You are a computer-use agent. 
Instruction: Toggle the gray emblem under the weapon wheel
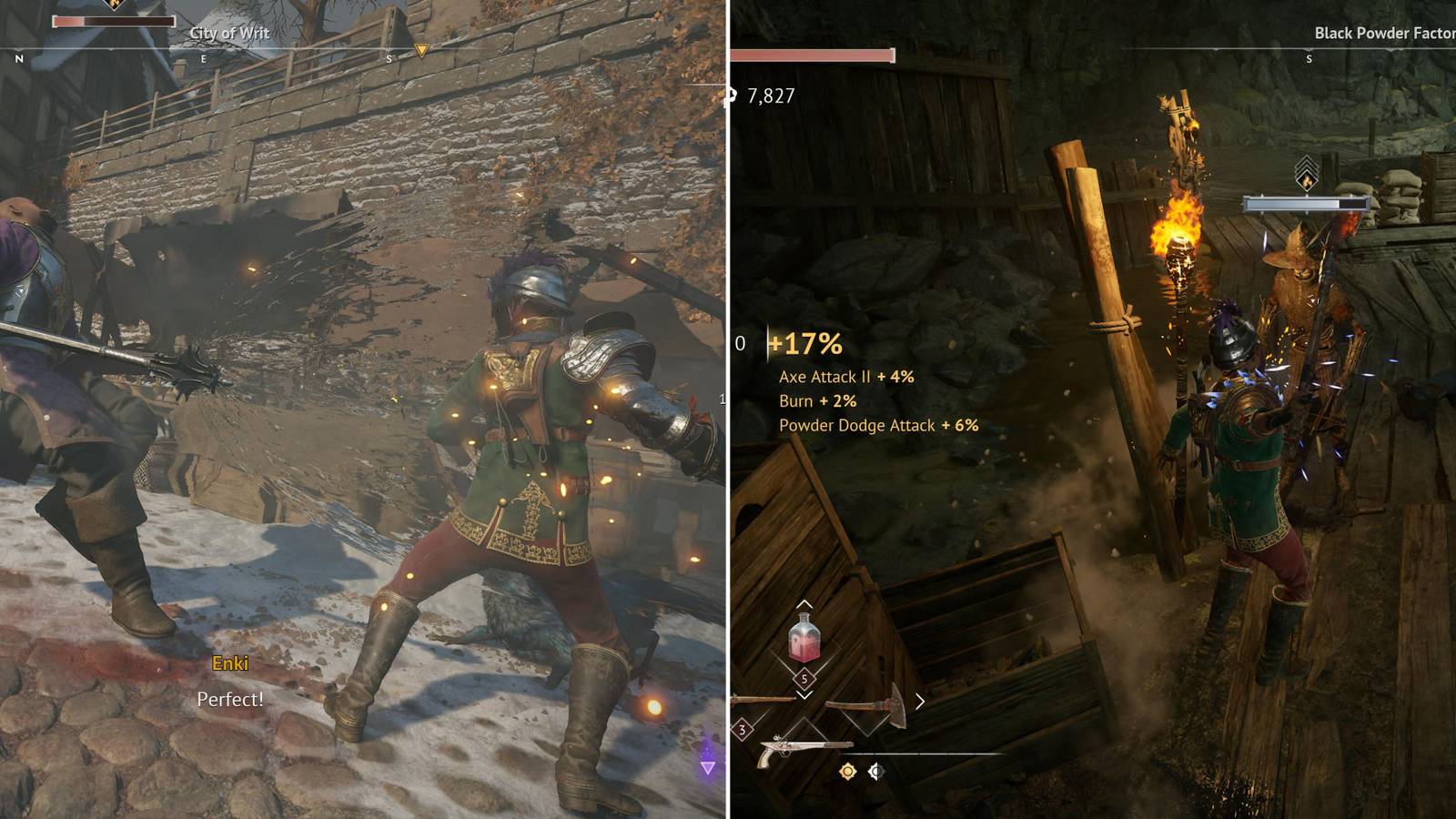tap(875, 771)
